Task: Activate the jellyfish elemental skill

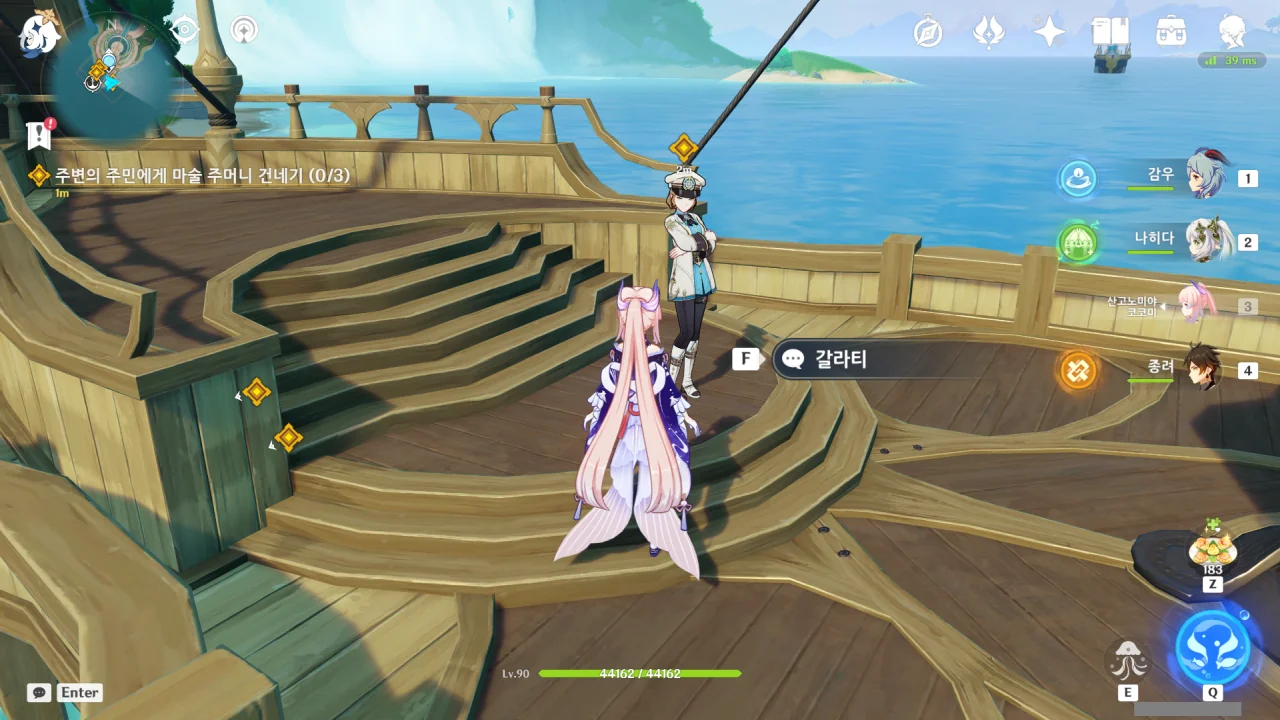Action: pyautogui.click(x=1128, y=660)
